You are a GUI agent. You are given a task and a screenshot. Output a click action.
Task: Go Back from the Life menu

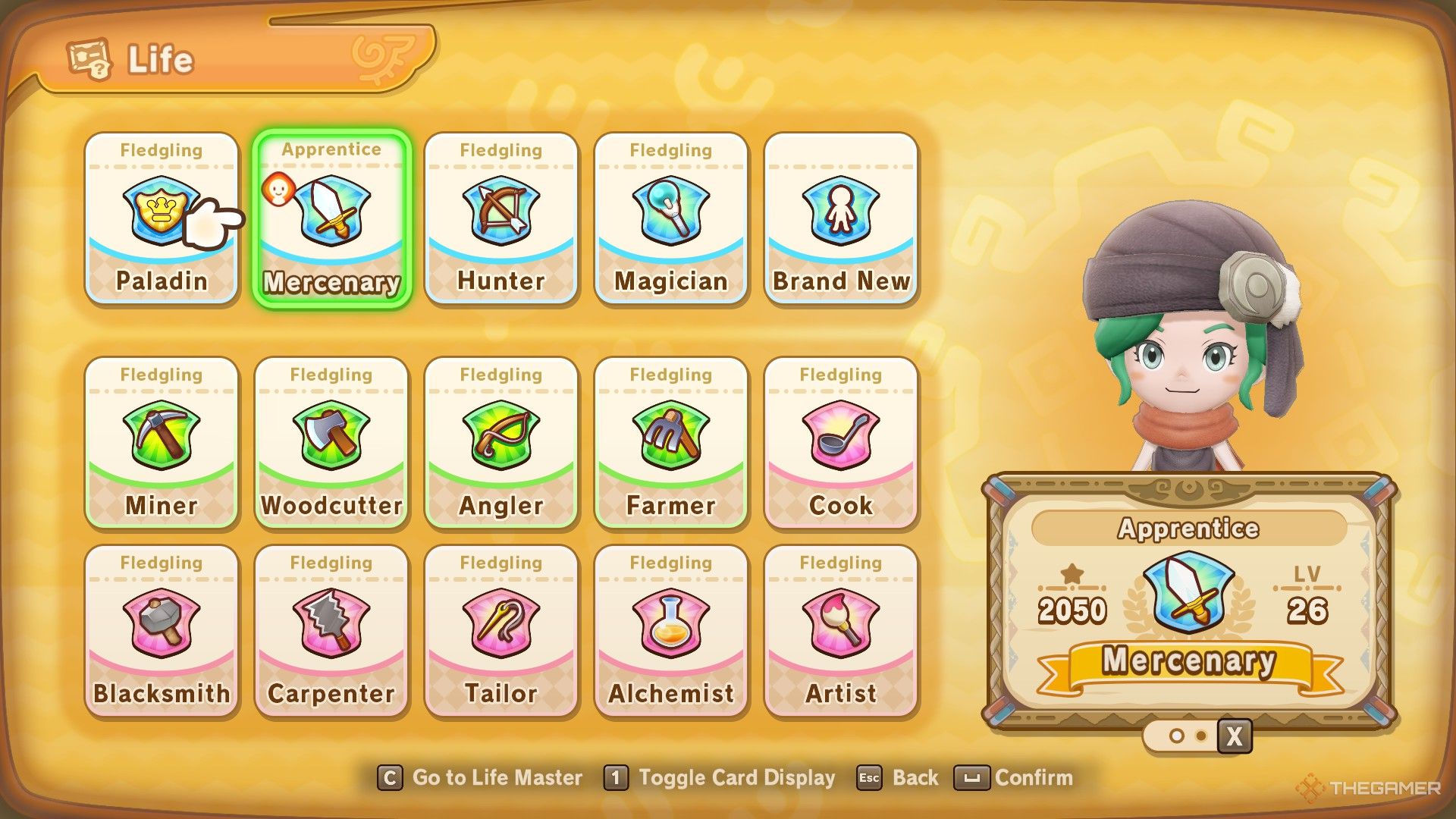pos(899,778)
